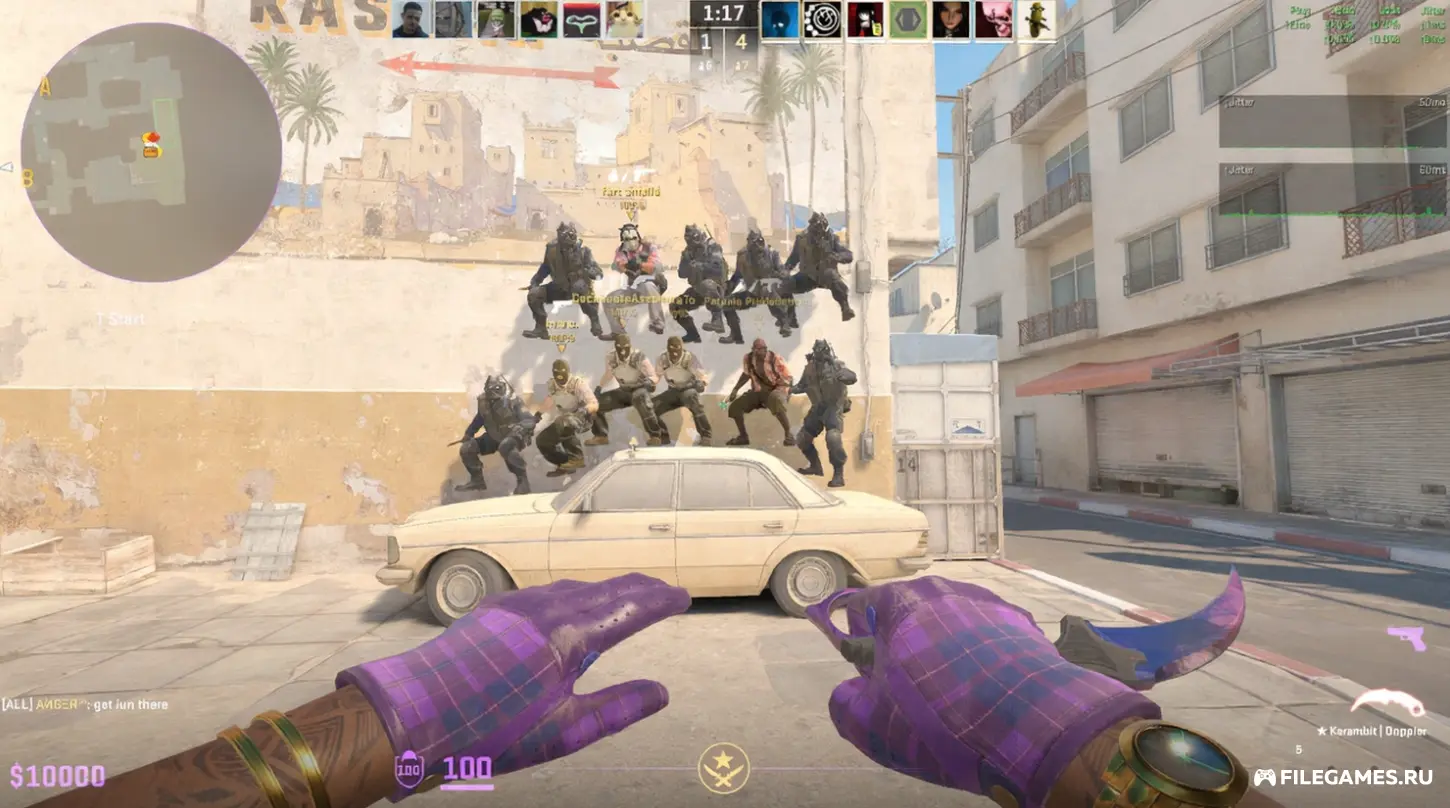This screenshot has height=808, width=1450.
Task: Click the green hexagon player avatar
Action: pos(908,19)
